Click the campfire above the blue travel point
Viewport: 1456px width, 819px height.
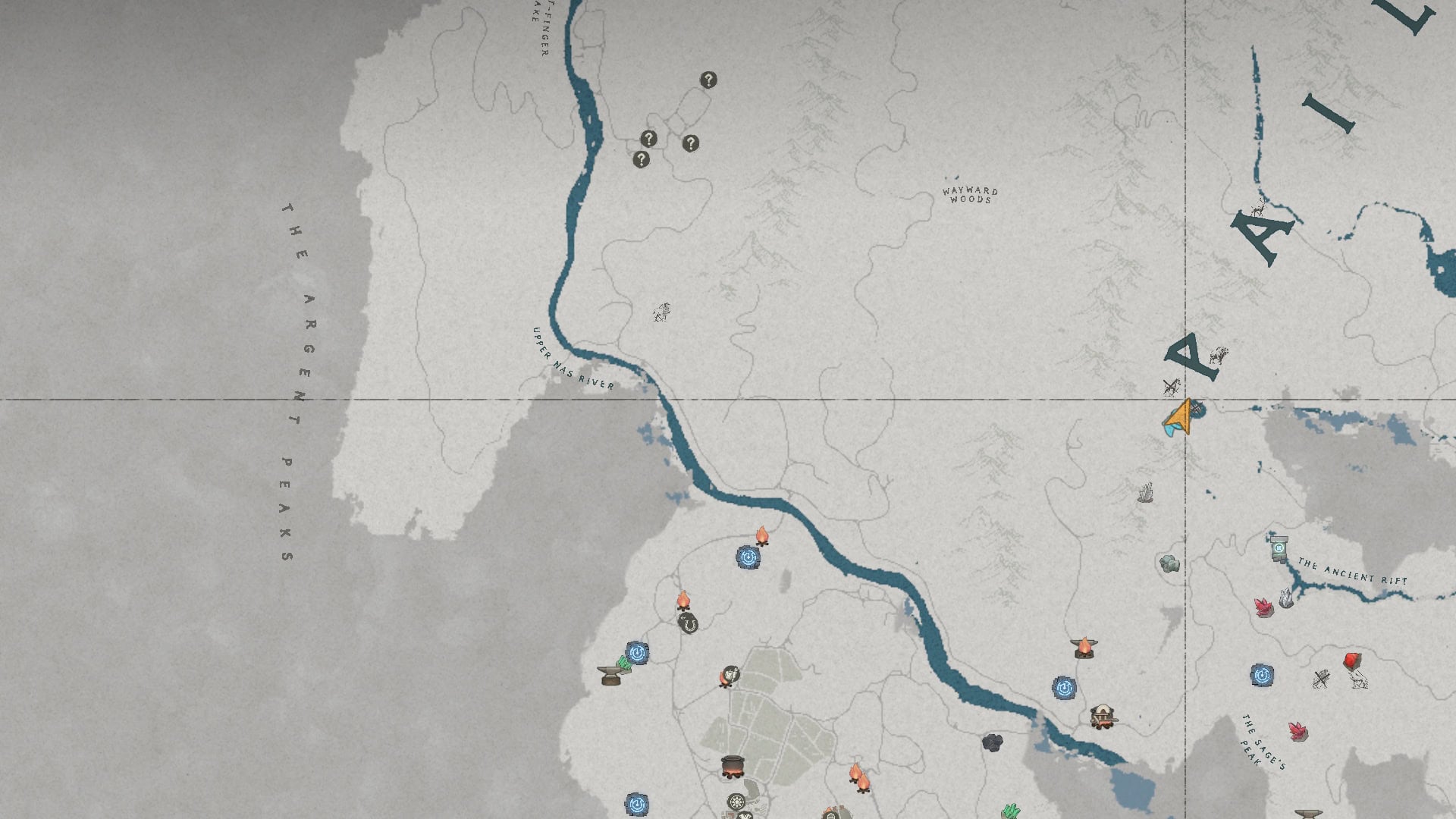(762, 537)
